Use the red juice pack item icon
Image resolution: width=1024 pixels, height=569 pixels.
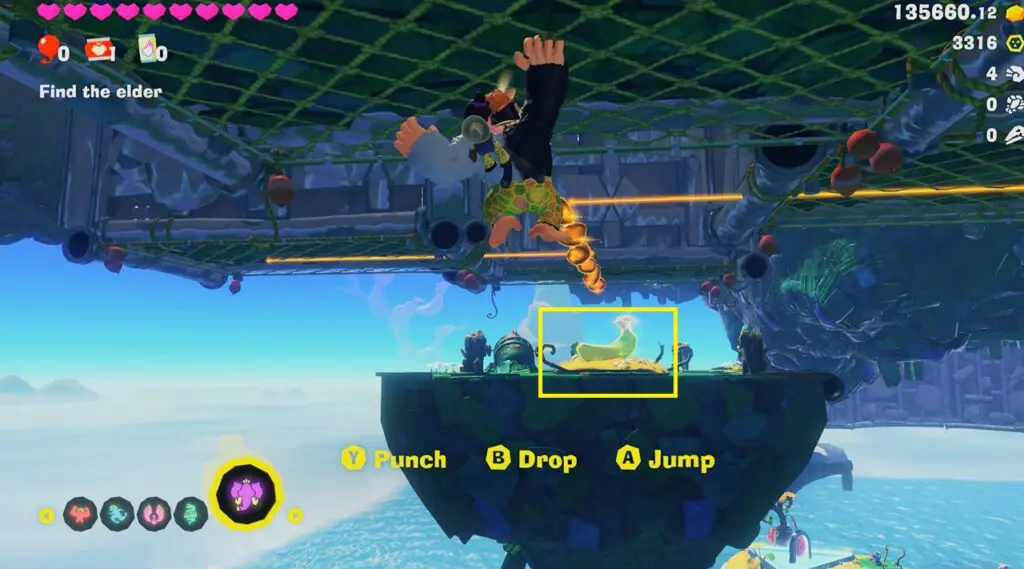coord(98,48)
